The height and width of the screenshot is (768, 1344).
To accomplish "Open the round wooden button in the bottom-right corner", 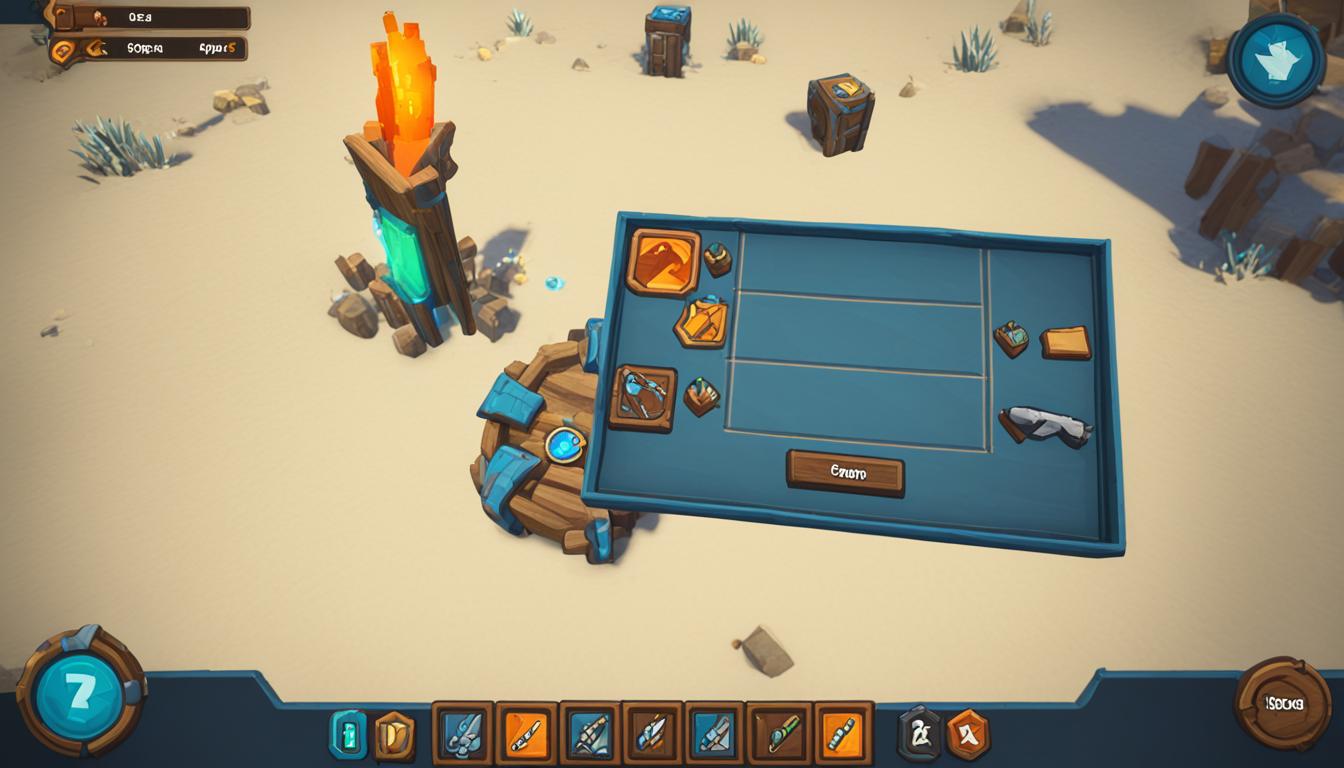I will [1283, 703].
